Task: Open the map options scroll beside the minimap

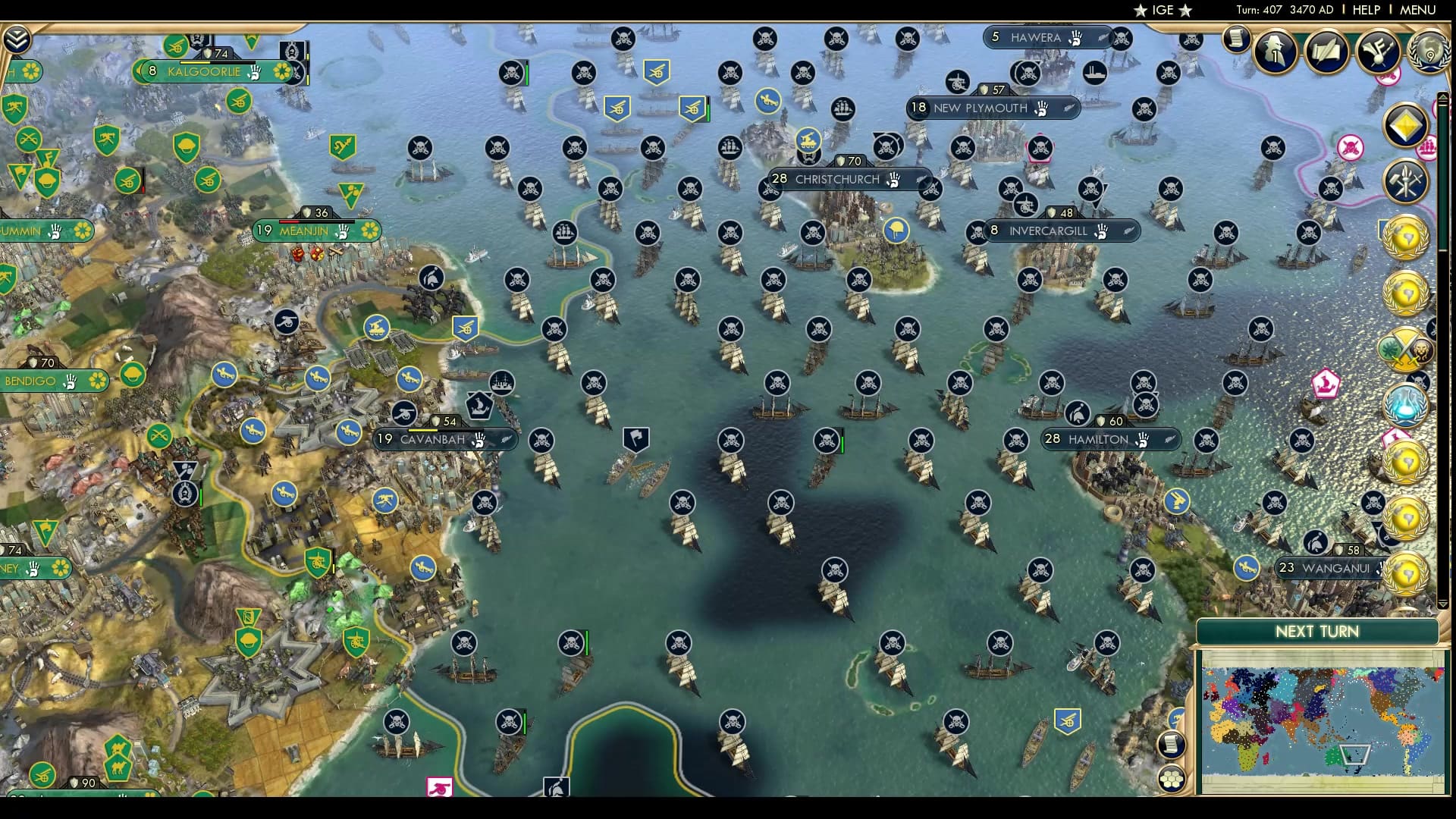Action: pyautogui.click(x=1170, y=744)
